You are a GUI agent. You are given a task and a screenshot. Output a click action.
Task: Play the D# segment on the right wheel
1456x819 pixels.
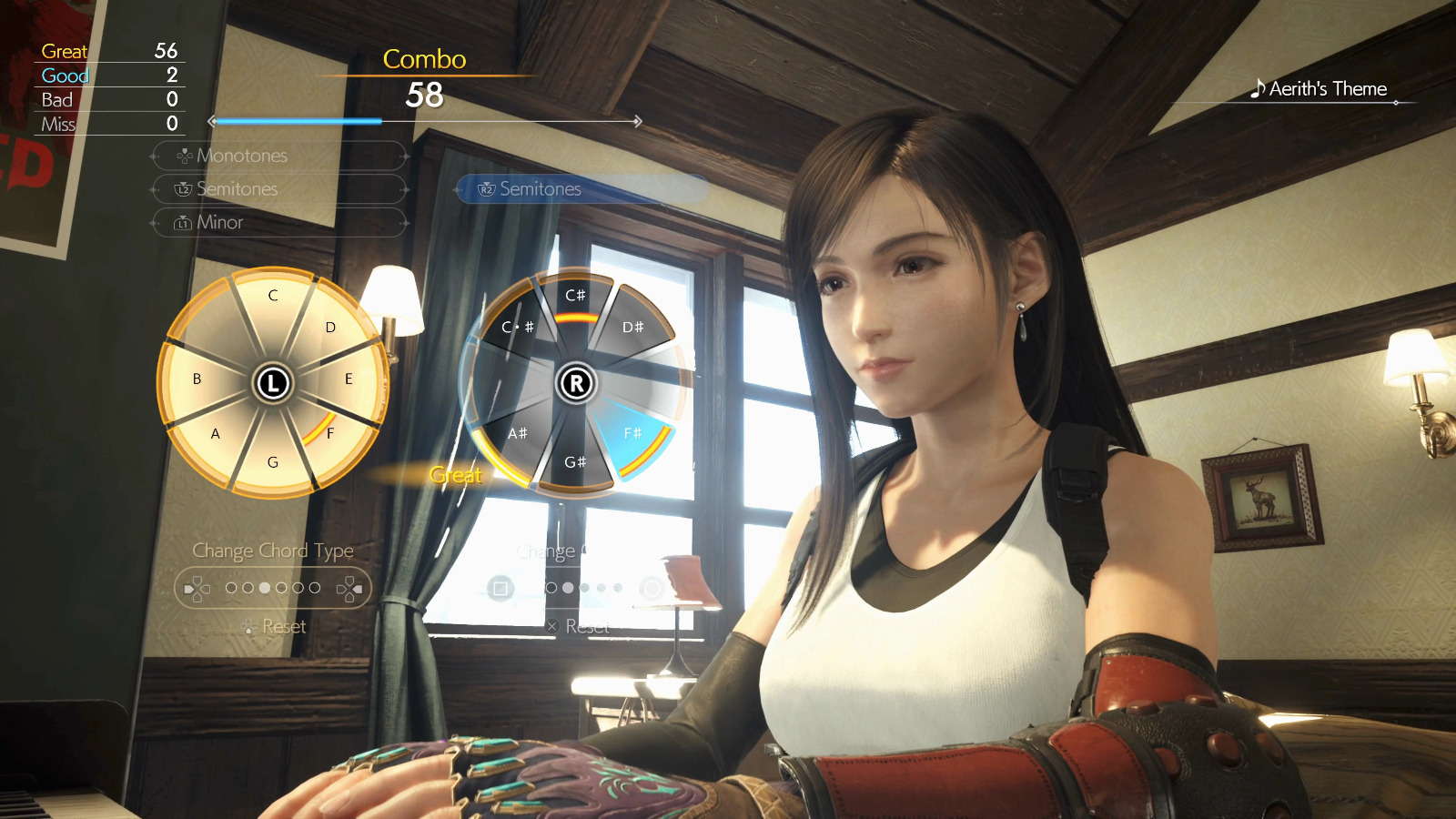click(632, 329)
